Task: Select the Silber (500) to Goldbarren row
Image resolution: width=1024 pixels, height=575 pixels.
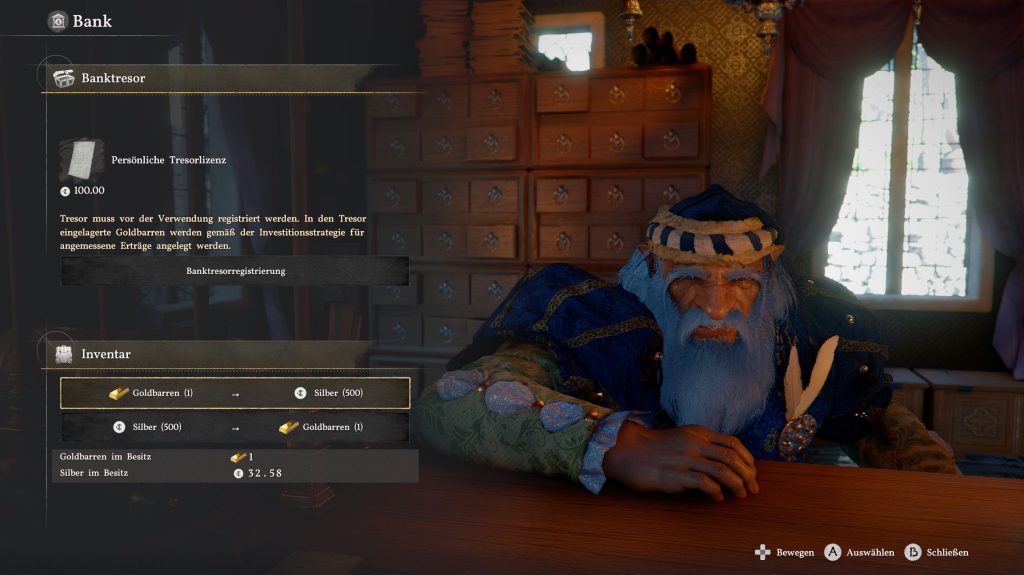Action: [235, 427]
